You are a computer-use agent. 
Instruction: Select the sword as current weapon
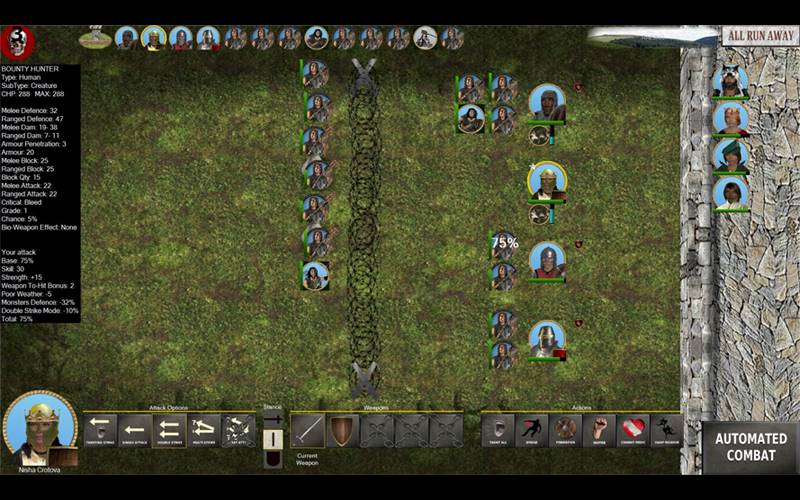307,430
